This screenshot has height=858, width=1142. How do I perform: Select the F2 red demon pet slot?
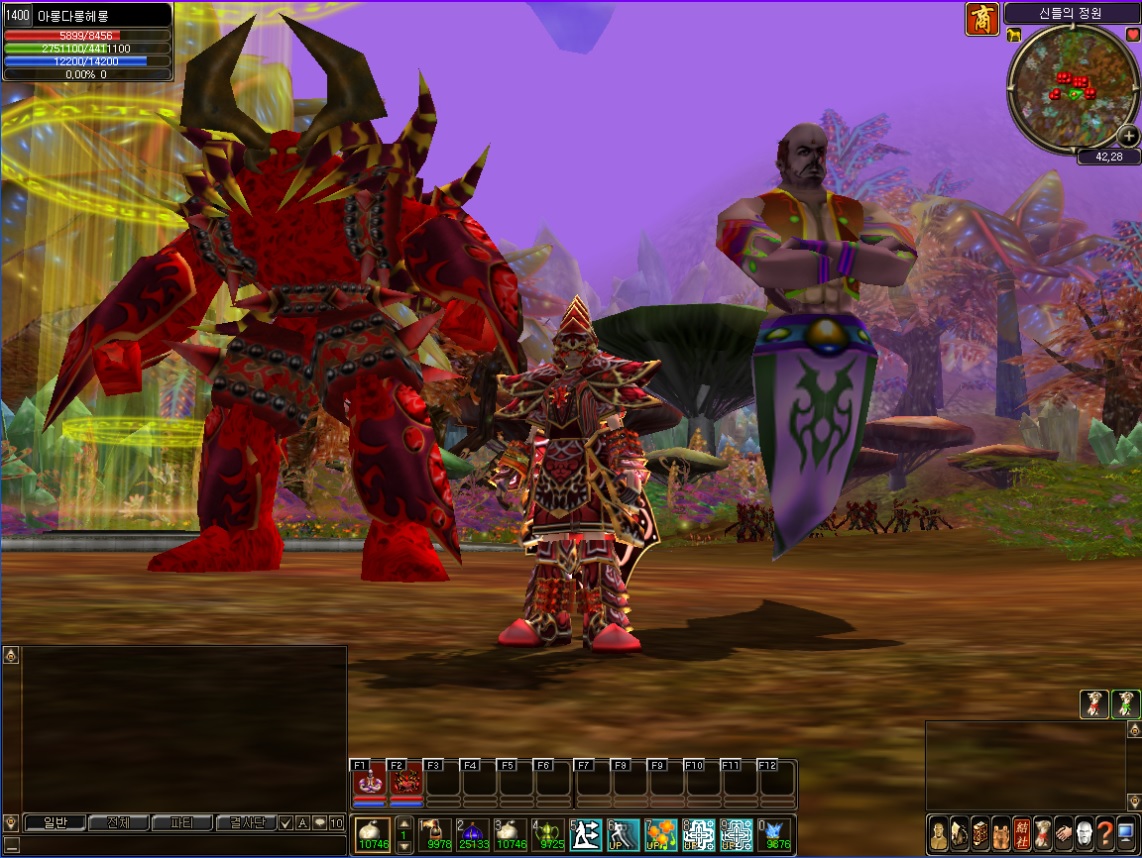click(404, 781)
